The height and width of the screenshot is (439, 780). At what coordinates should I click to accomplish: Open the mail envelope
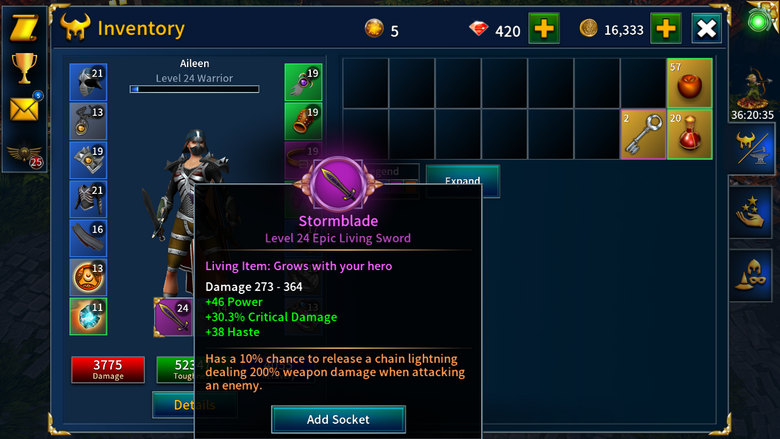tap(23, 108)
